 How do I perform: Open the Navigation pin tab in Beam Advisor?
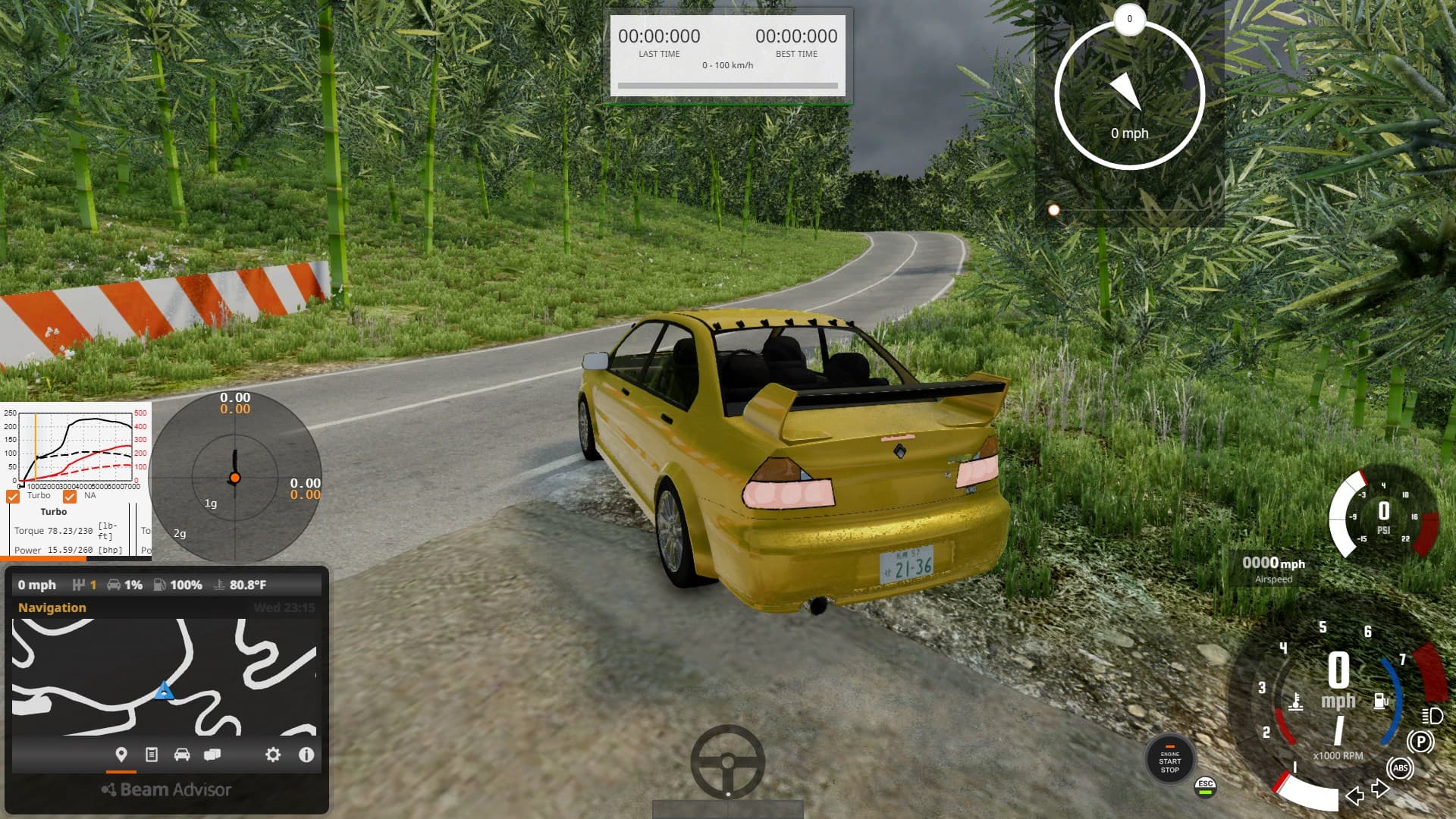pyautogui.click(x=121, y=755)
